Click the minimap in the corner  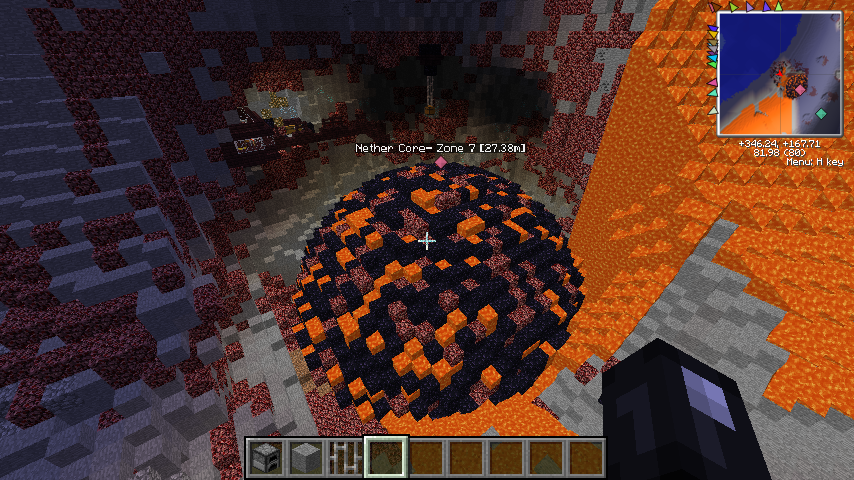pos(779,74)
